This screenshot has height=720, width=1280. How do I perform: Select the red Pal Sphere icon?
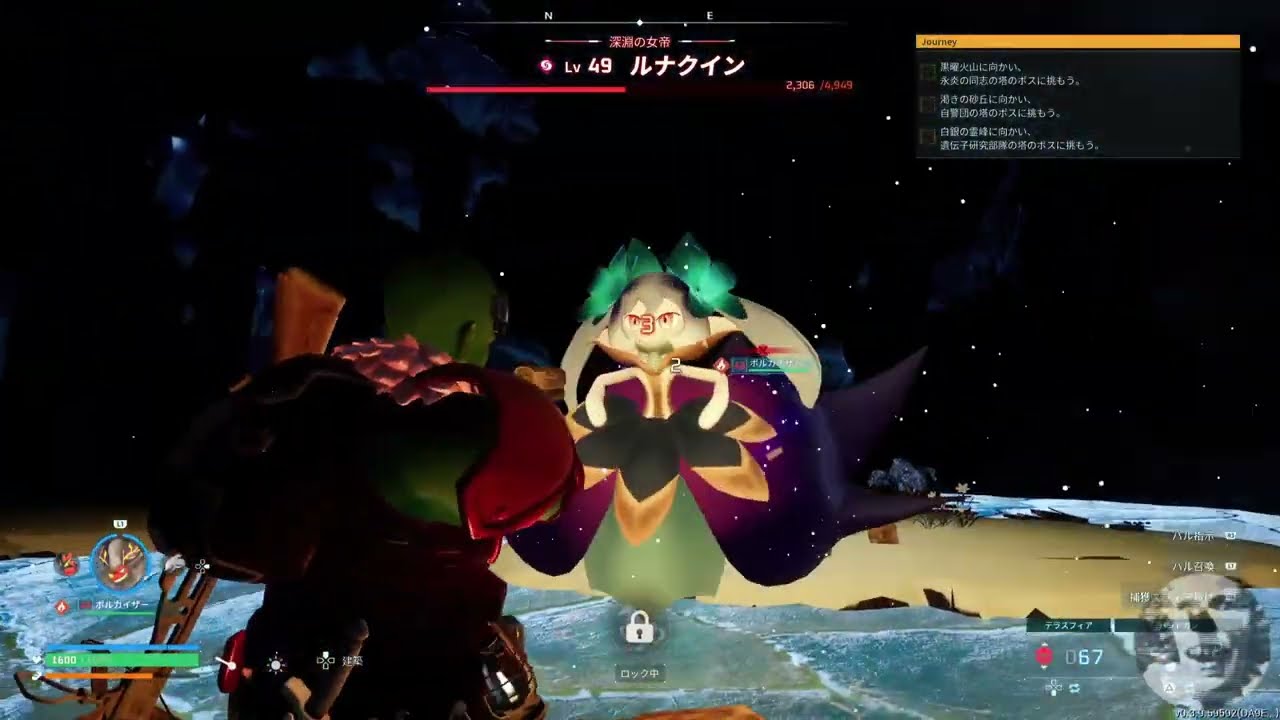(x=1044, y=656)
